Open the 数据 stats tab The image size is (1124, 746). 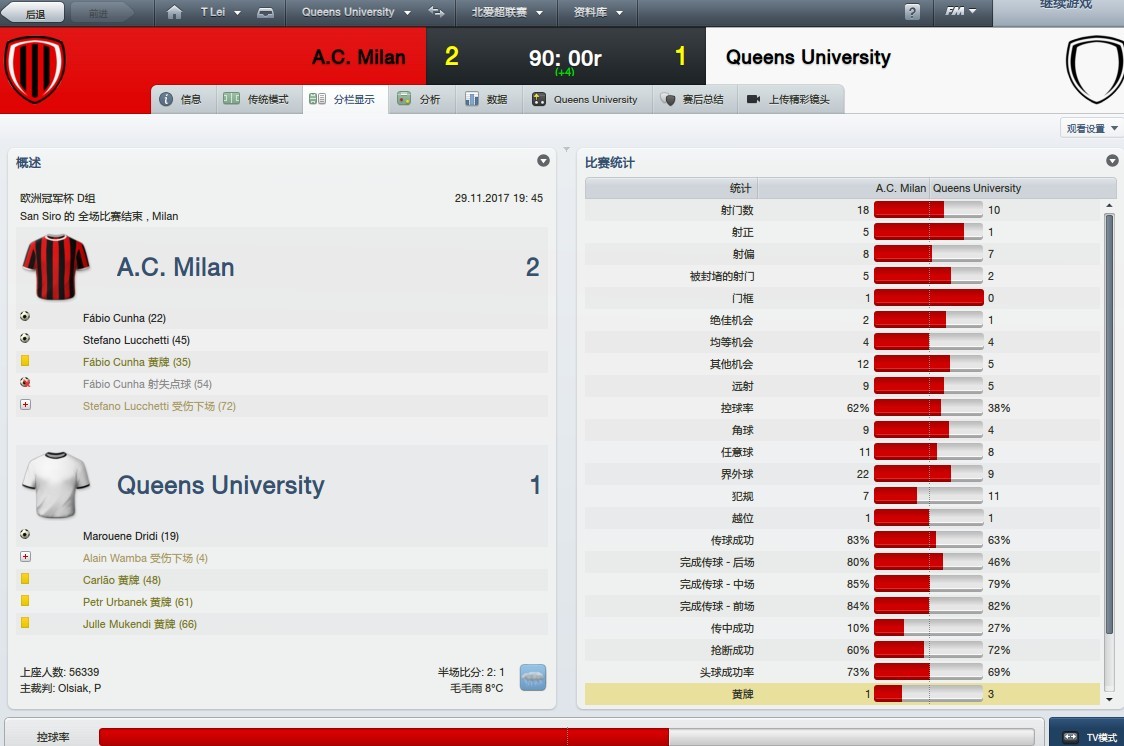pos(487,99)
